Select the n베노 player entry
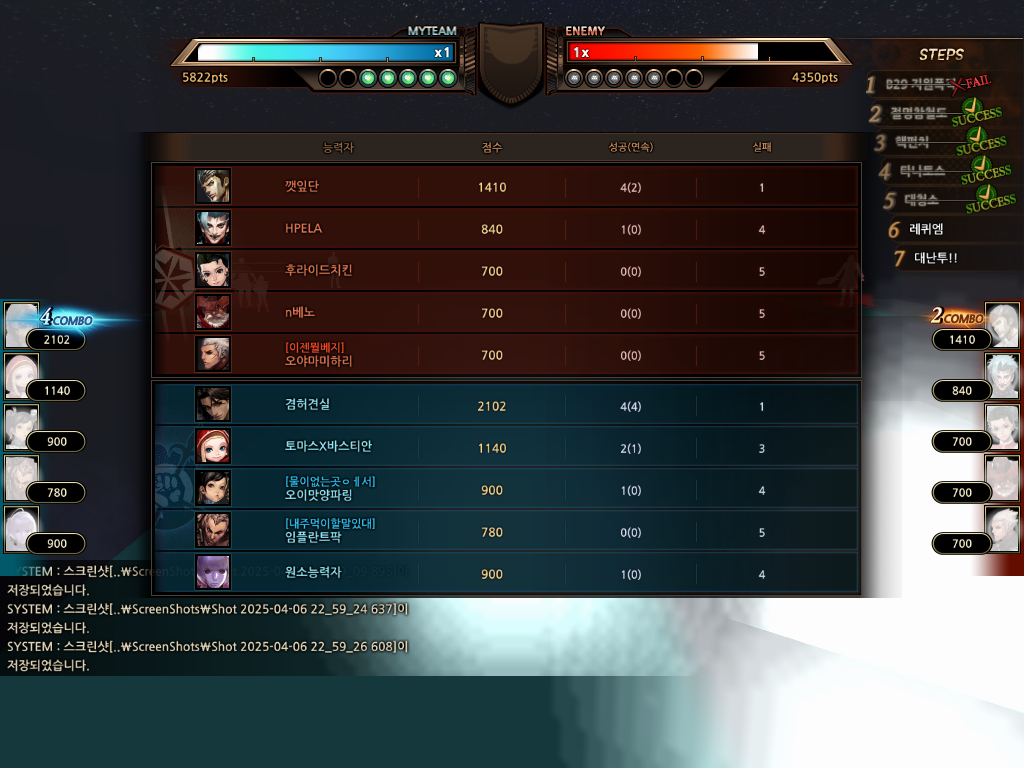The height and width of the screenshot is (768, 1024). (505, 313)
